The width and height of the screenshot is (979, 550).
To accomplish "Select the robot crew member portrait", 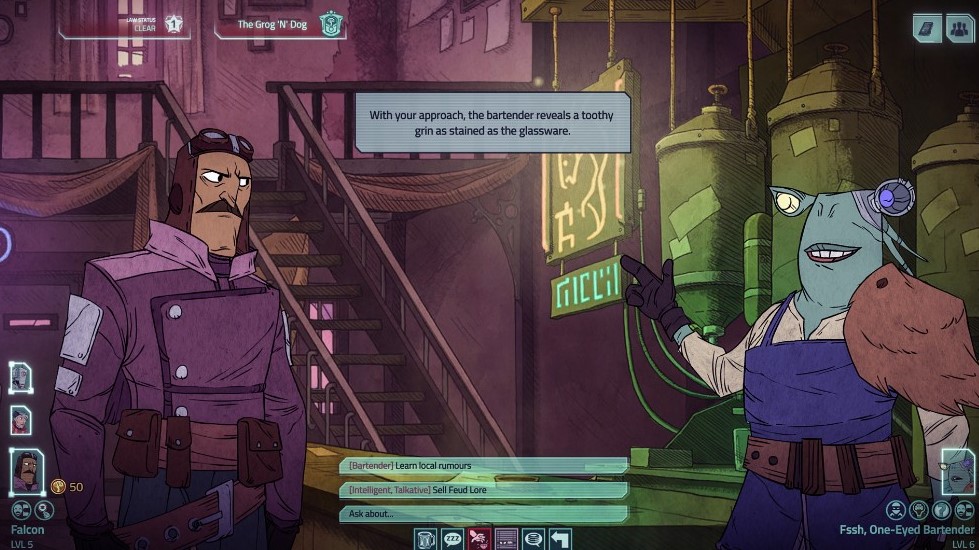I will pyautogui.click(x=21, y=377).
